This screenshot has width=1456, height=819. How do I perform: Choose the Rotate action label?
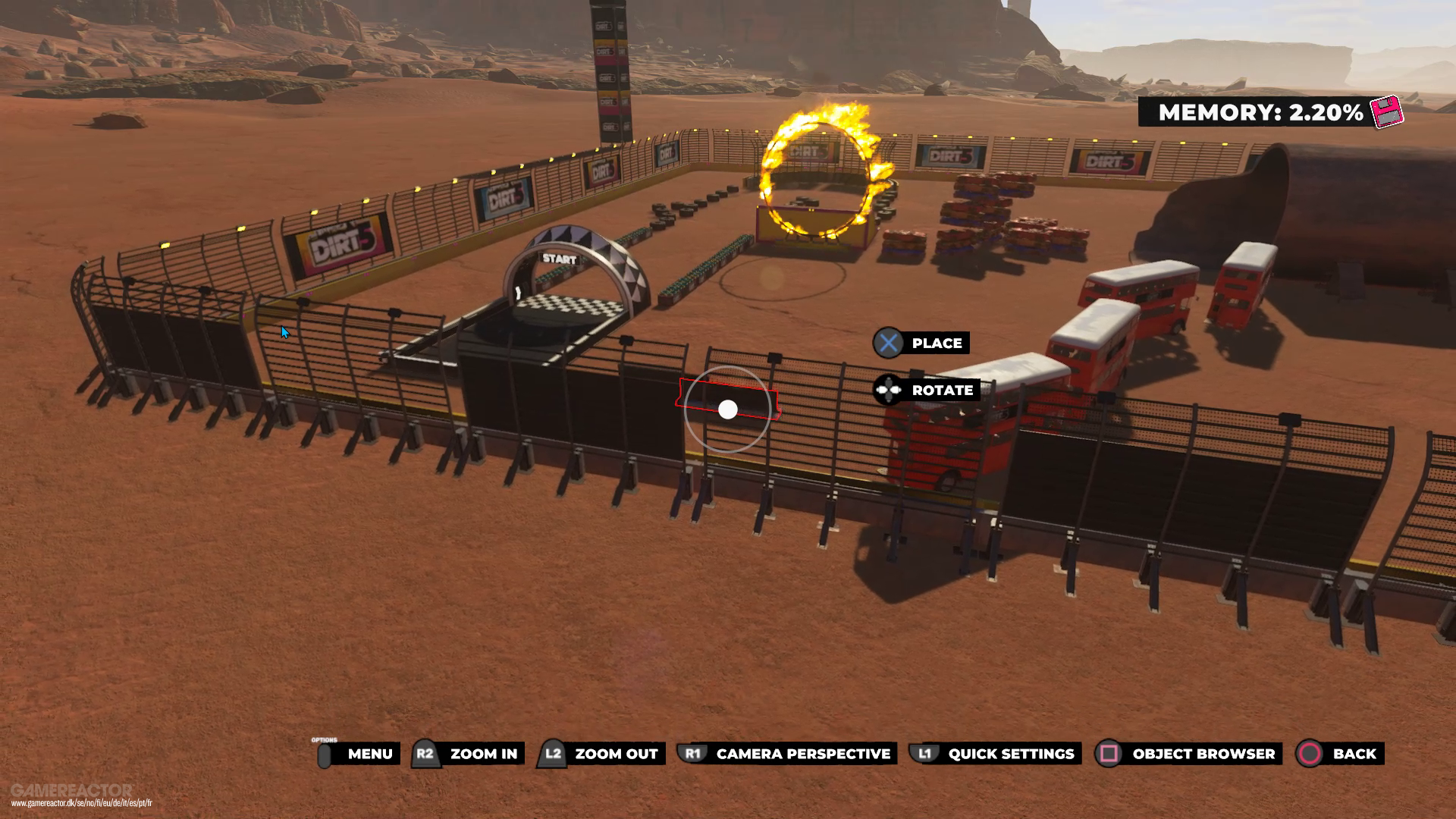(942, 391)
